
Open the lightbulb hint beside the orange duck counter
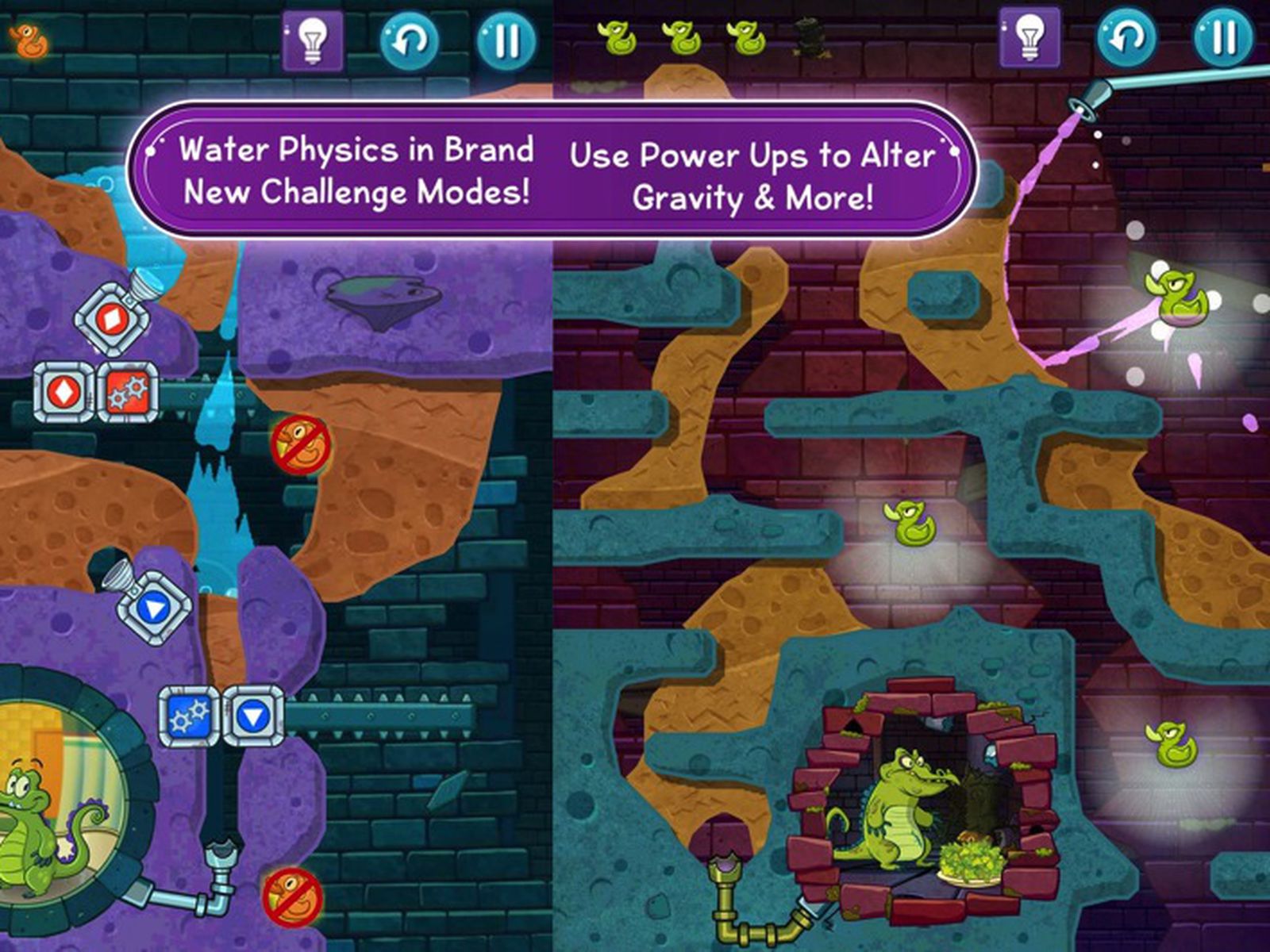(313, 40)
